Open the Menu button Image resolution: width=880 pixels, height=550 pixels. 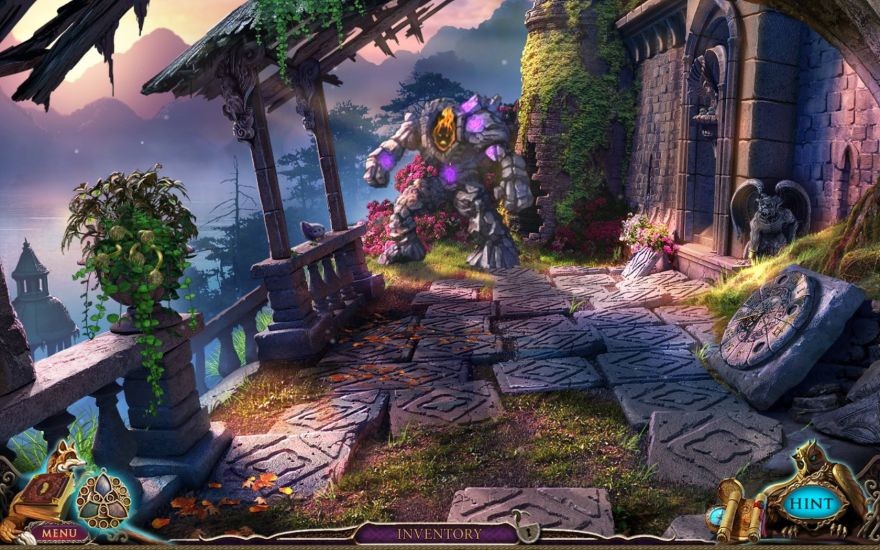(58, 533)
